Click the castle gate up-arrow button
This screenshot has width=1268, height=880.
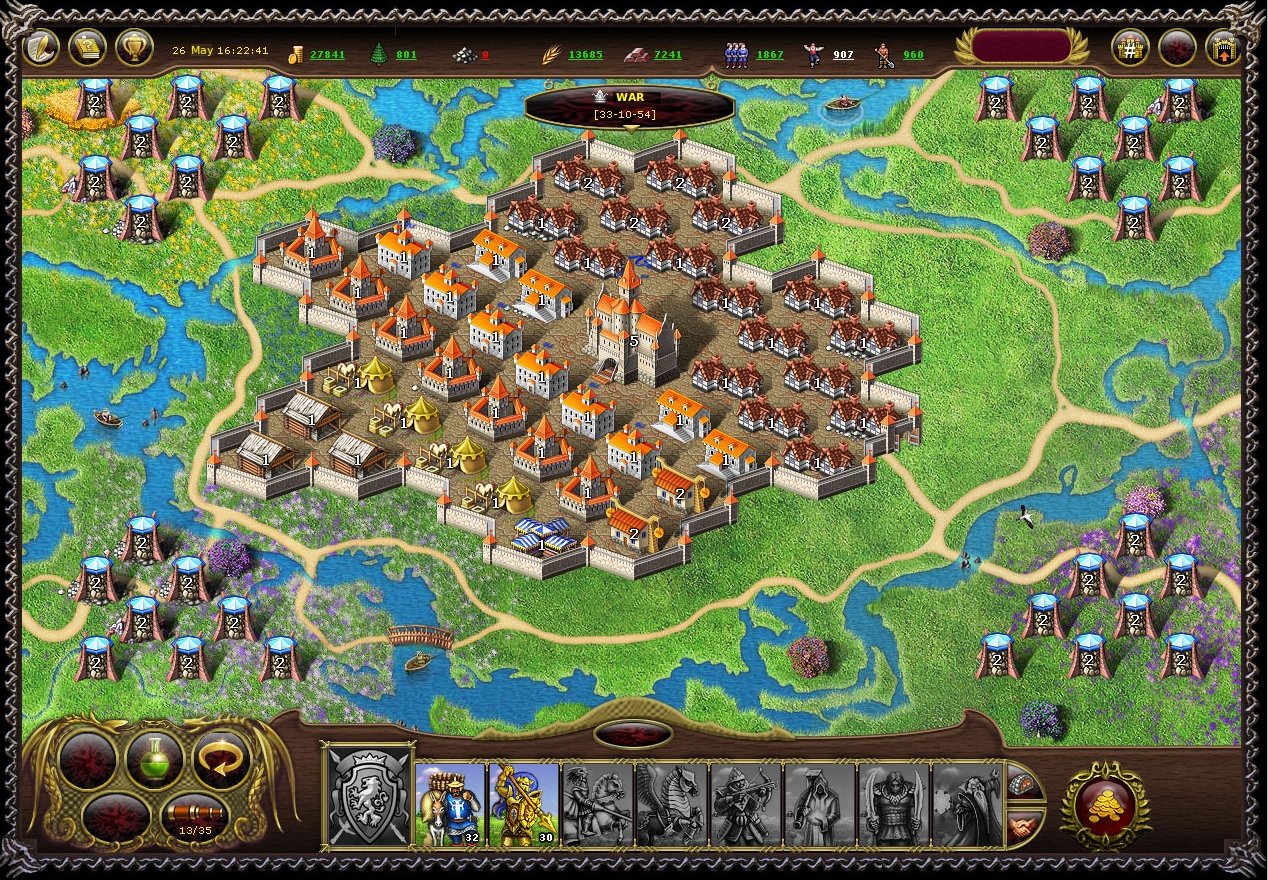click(x=1223, y=47)
